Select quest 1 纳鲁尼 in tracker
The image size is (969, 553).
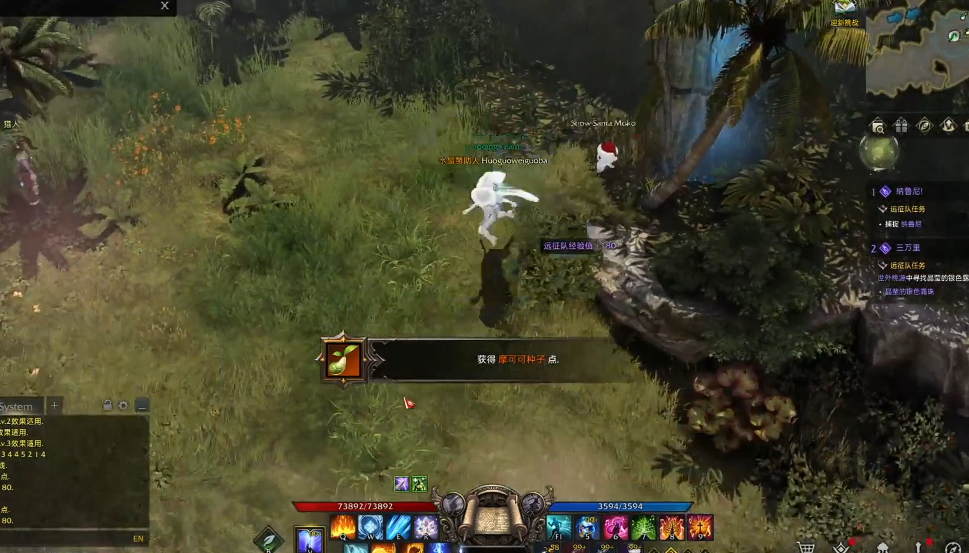(904, 190)
